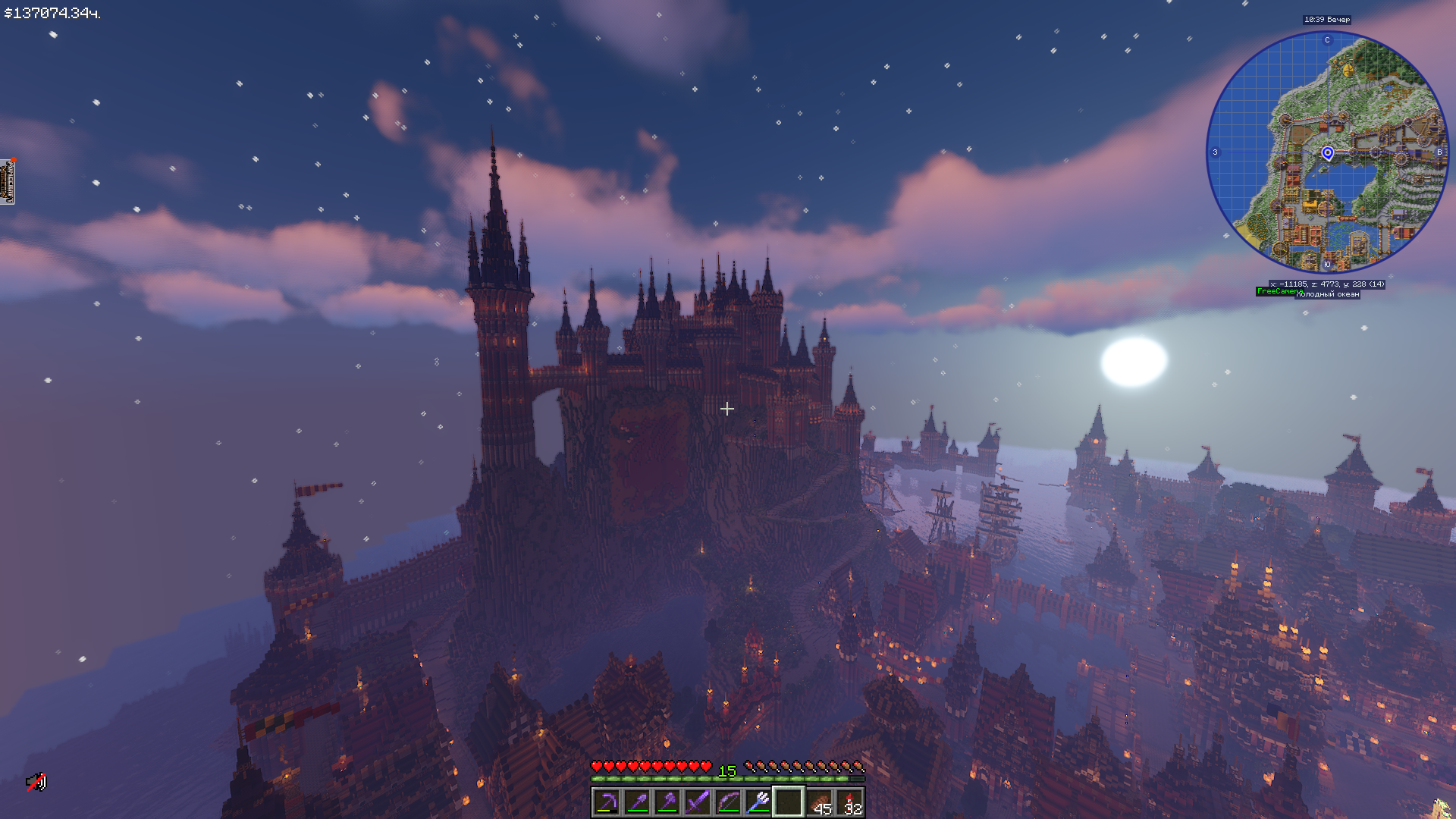Click the muted microphone icon
The width and height of the screenshot is (1456, 819).
[x=36, y=782]
